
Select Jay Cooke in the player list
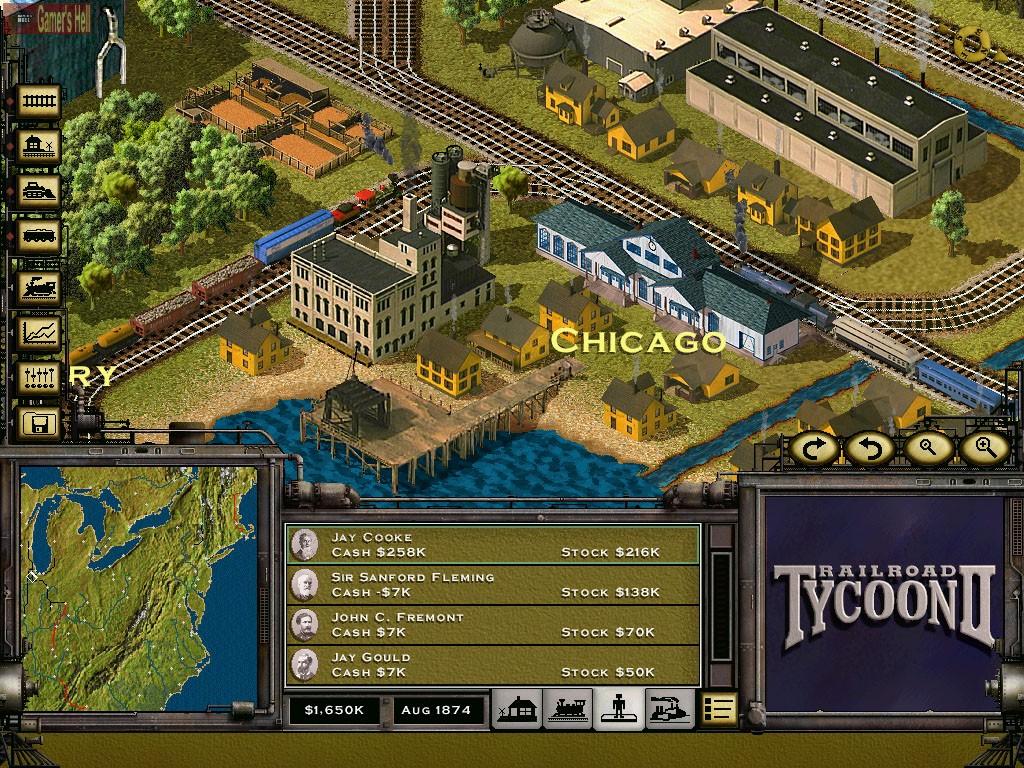click(x=492, y=545)
